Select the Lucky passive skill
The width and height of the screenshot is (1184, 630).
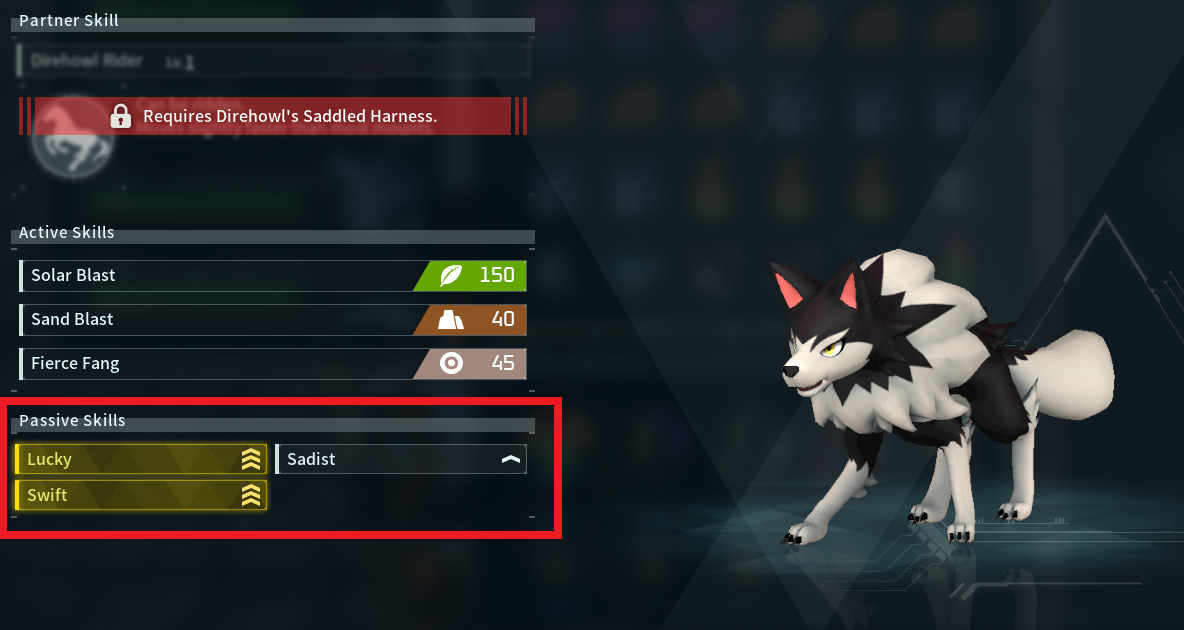(x=141, y=459)
